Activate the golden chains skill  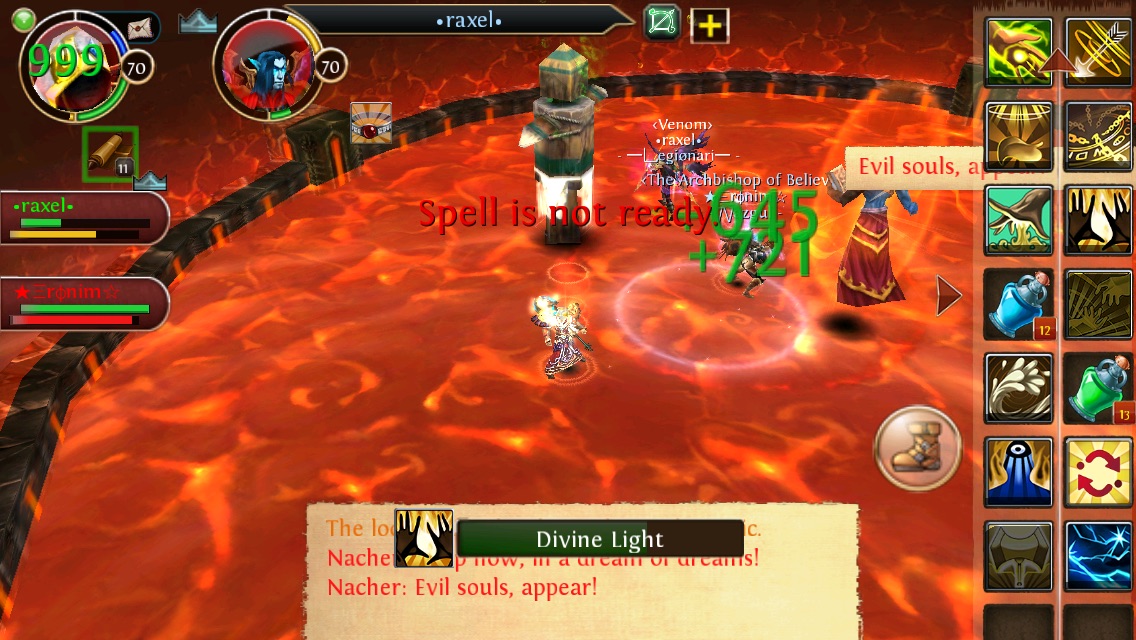(x=1097, y=136)
